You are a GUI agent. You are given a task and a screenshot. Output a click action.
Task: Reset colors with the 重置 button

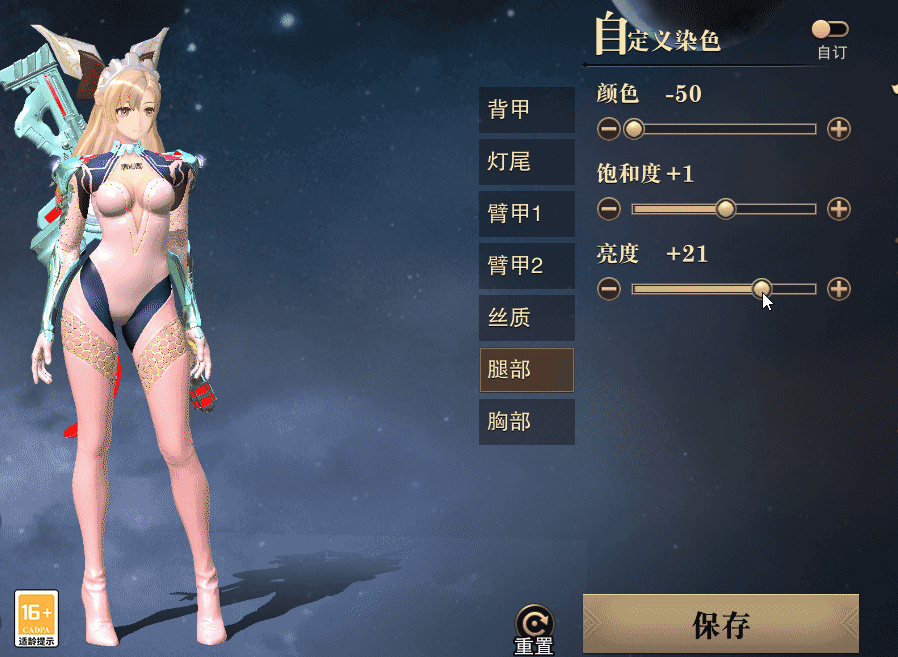[534, 630]
